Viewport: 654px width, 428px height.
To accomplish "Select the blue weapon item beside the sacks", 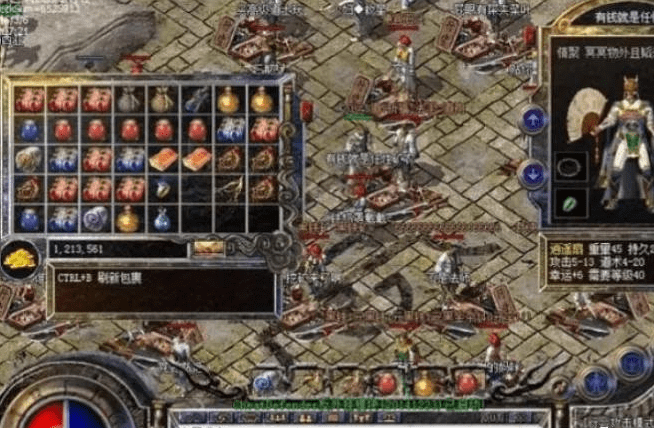I will (x=196, y=100).
